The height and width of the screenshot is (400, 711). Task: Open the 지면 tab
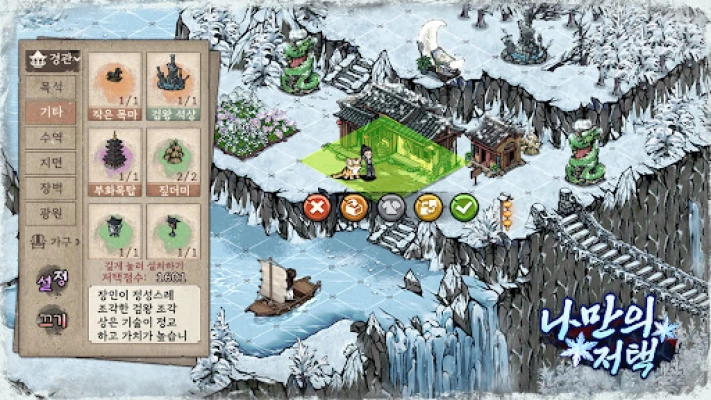[50, 162]
